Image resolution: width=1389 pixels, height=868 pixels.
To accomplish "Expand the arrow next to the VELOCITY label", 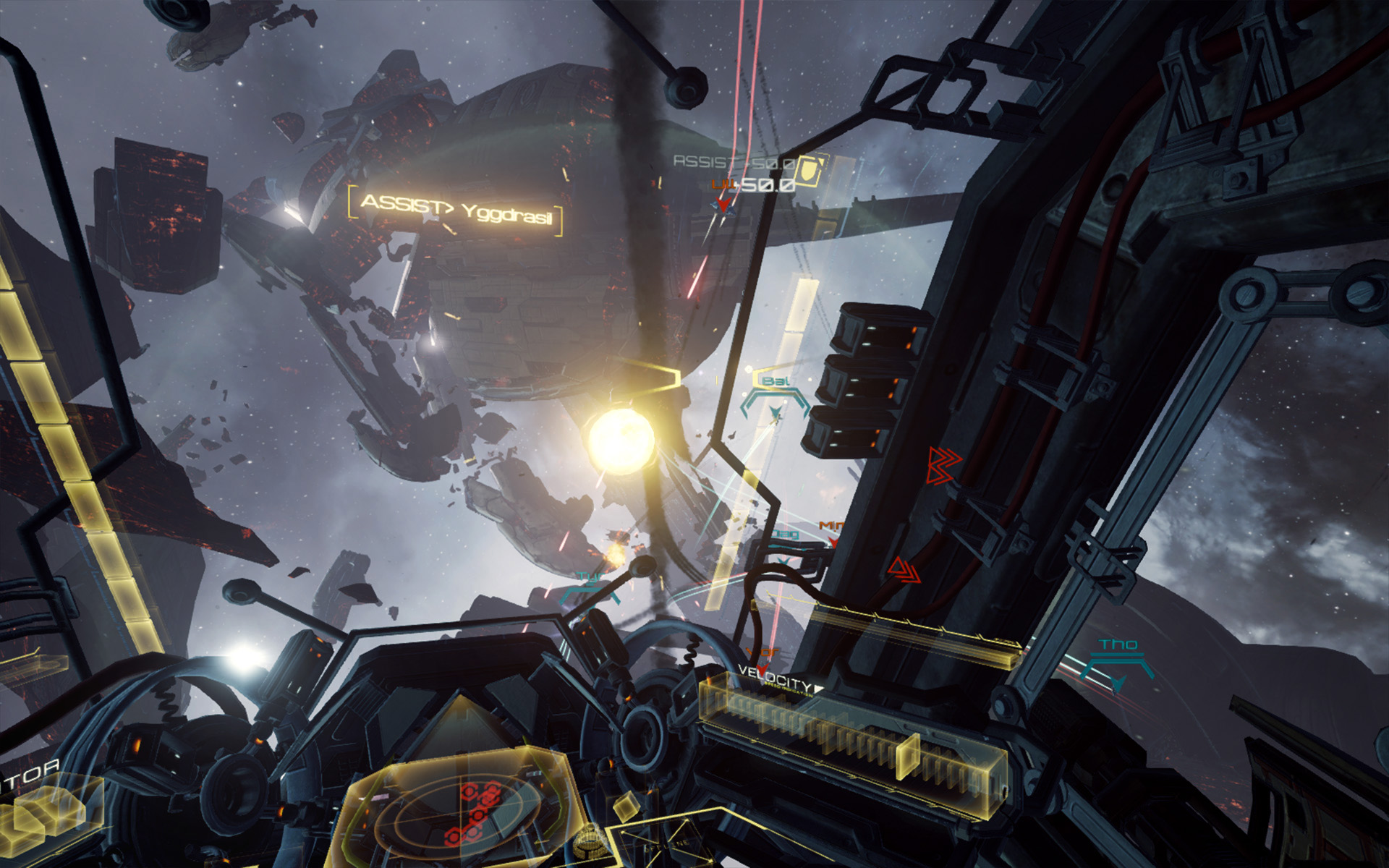I will (819, 687).
